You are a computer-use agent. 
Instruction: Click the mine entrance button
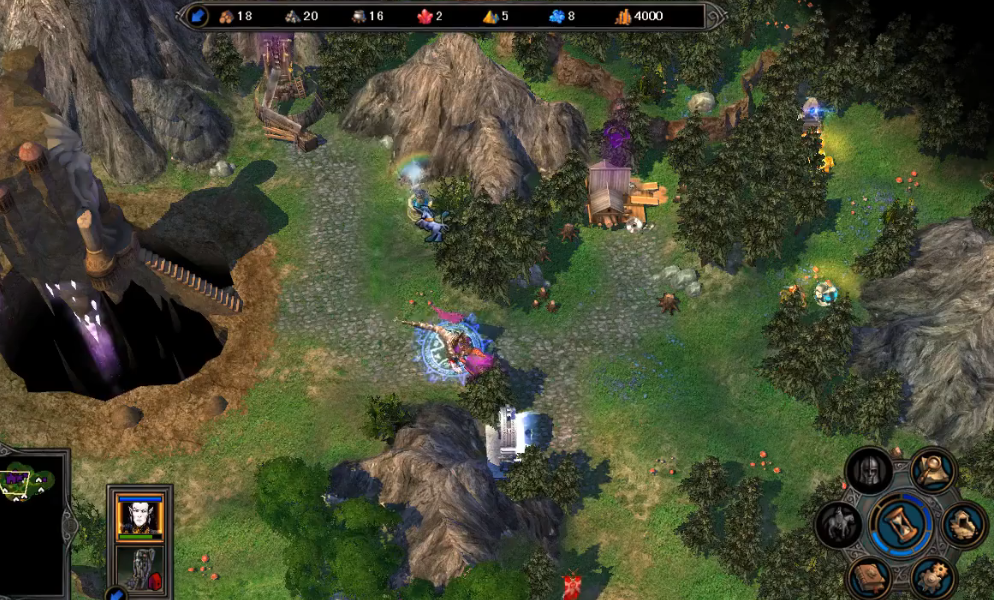click(964, 523)
